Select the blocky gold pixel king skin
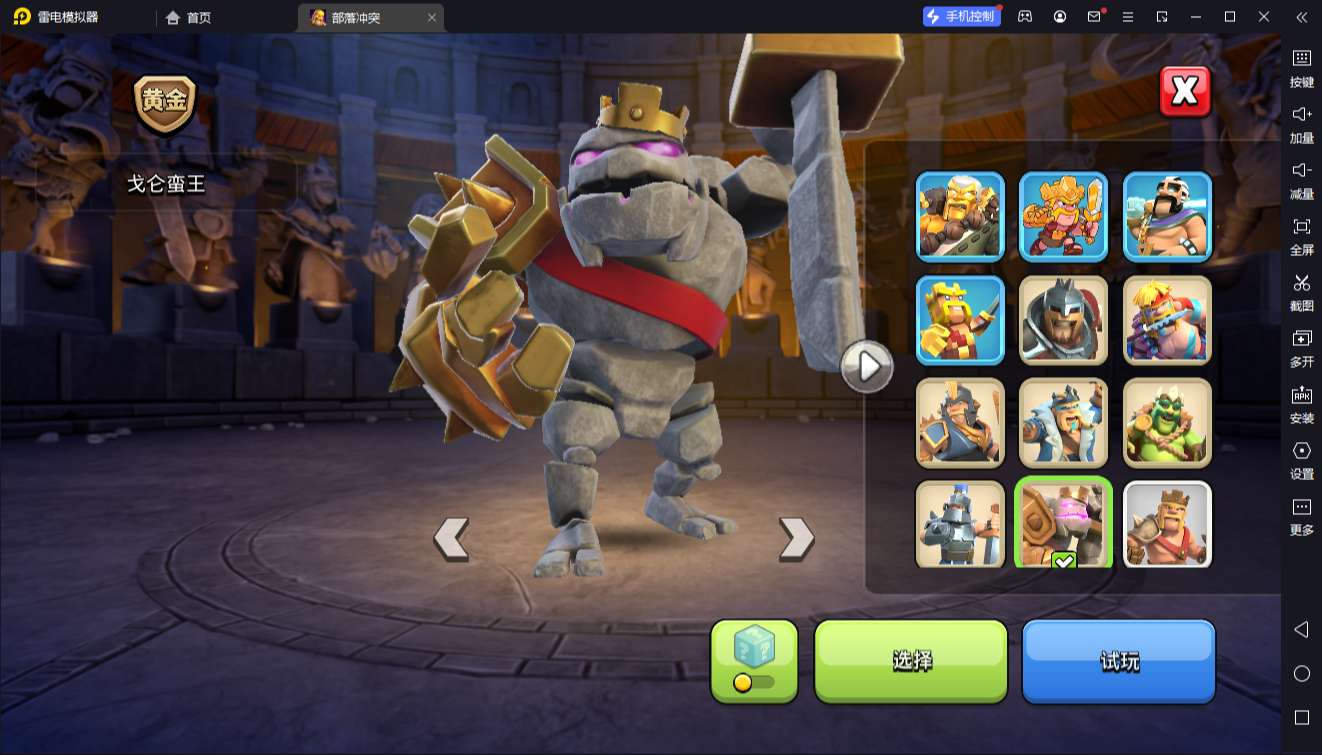This screenshot has width=1322, height=755. point(960,319)
